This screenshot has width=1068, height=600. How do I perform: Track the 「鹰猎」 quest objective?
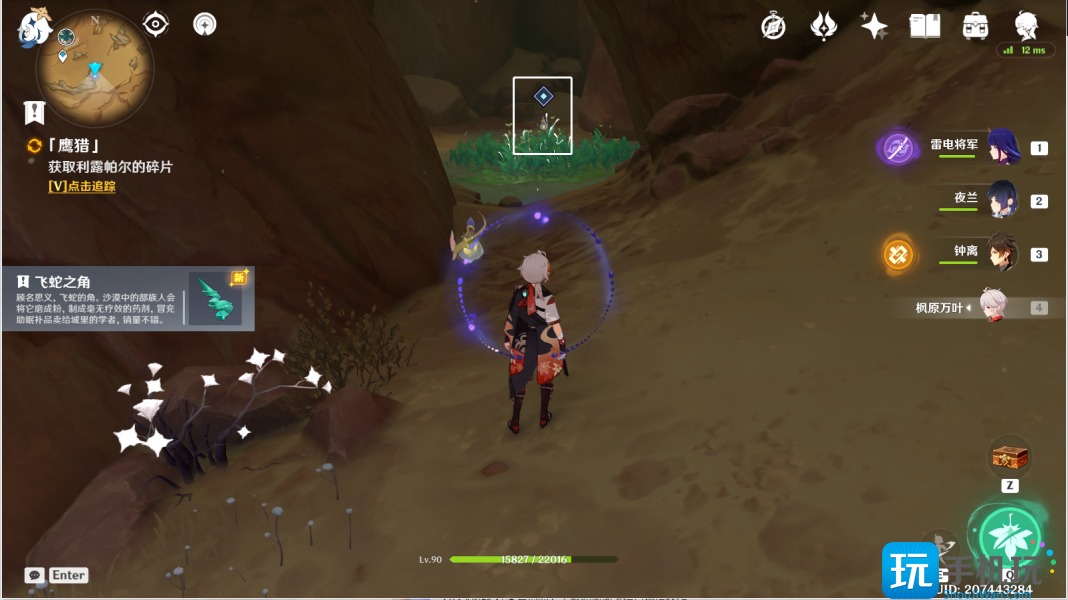(x=82, y=186)
